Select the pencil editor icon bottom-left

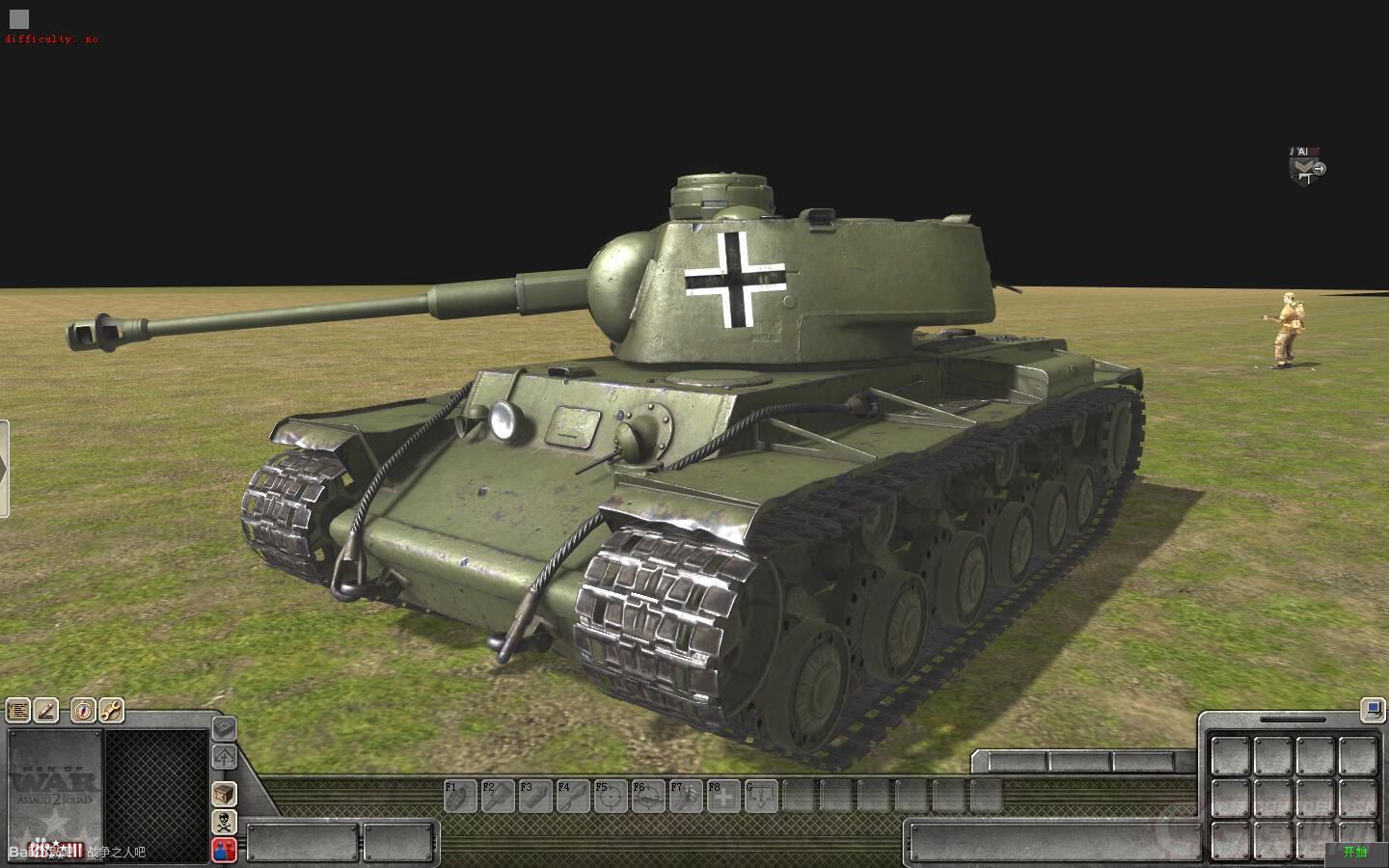pyautogui.click(x=46, y=710)
